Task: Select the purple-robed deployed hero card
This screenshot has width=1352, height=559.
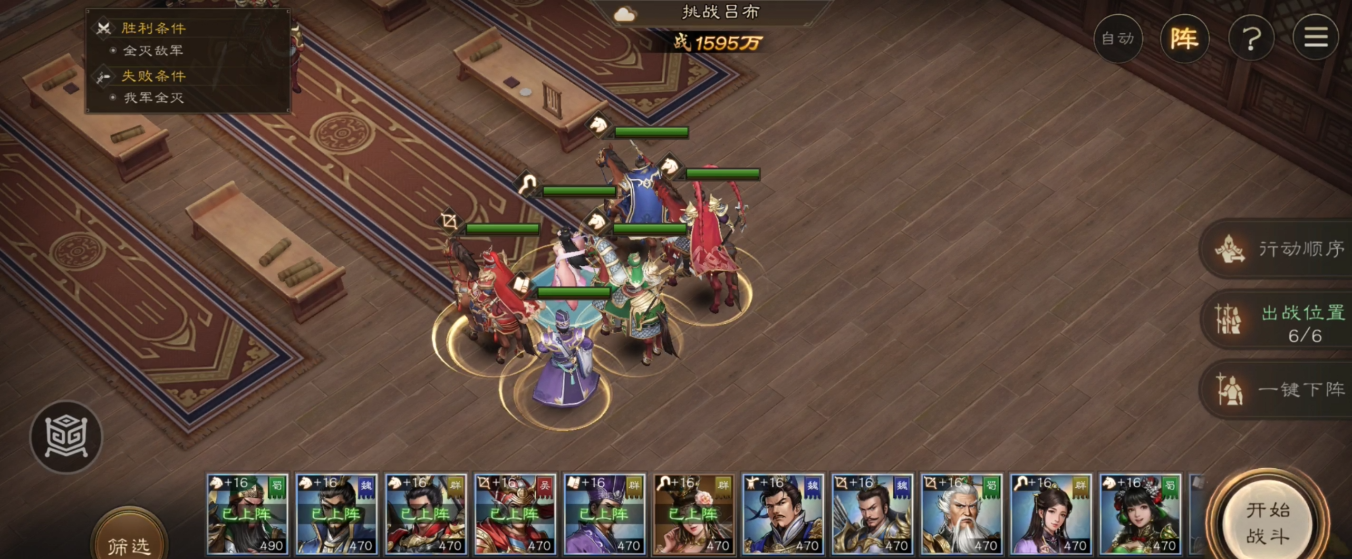Action: click(604, 514)
